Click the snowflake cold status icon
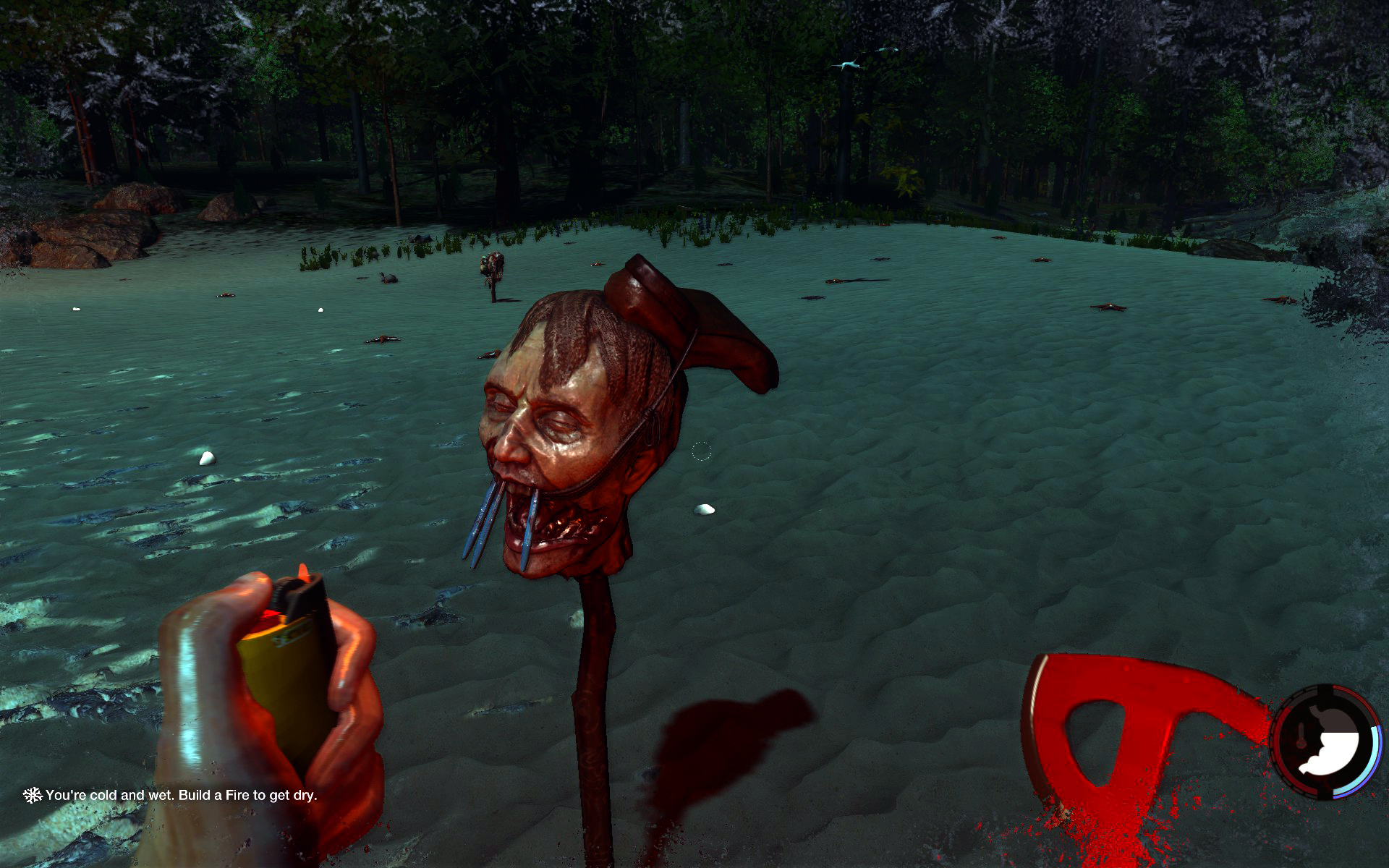 point(32,795)
